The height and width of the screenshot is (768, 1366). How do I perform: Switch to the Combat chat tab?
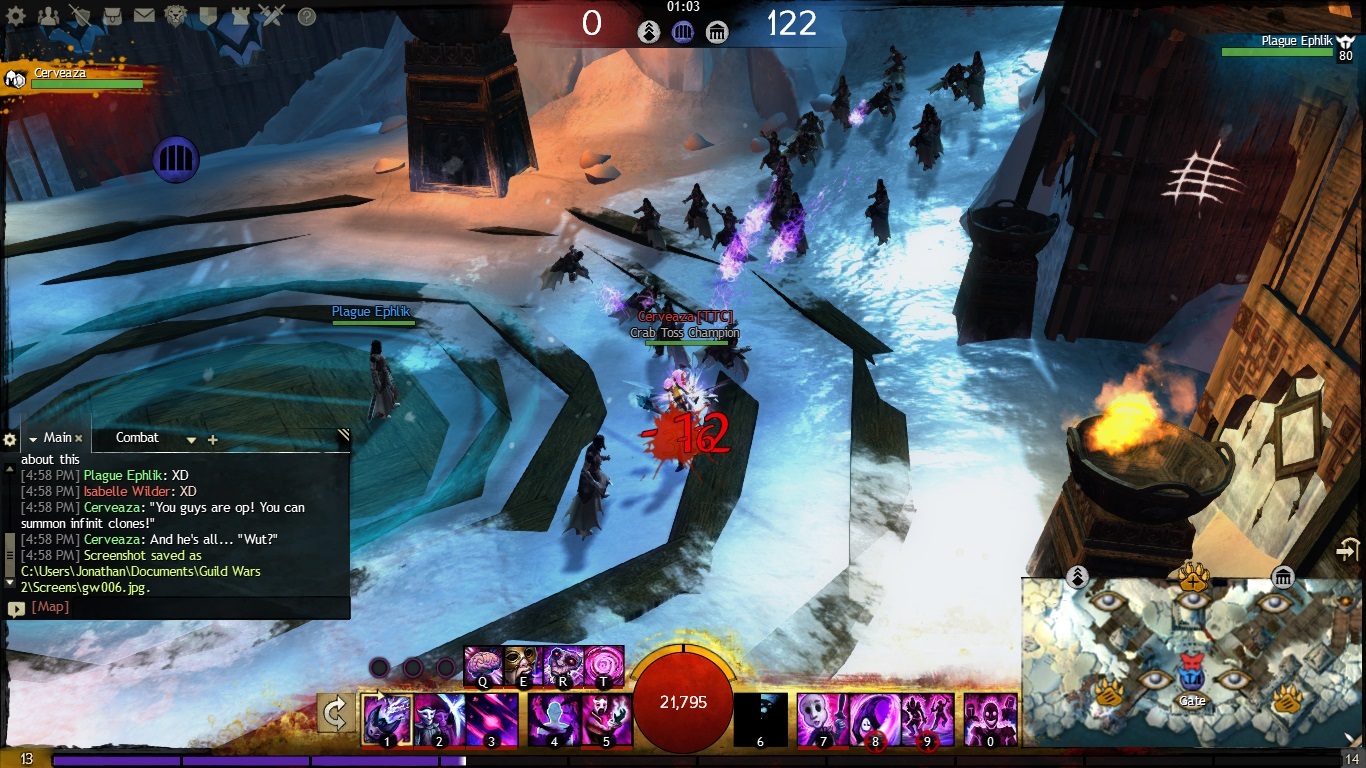point(137,438)
